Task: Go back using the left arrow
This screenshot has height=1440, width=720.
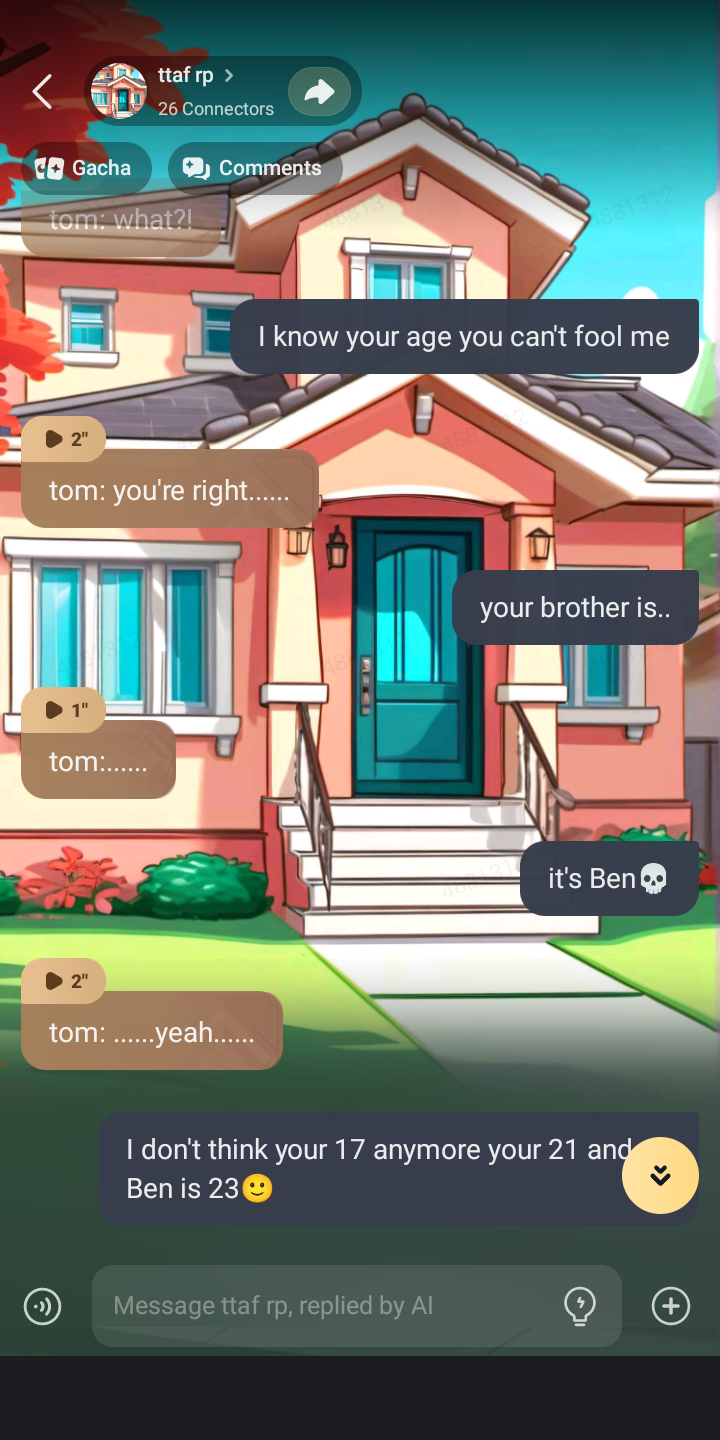Action: point(42,92)
